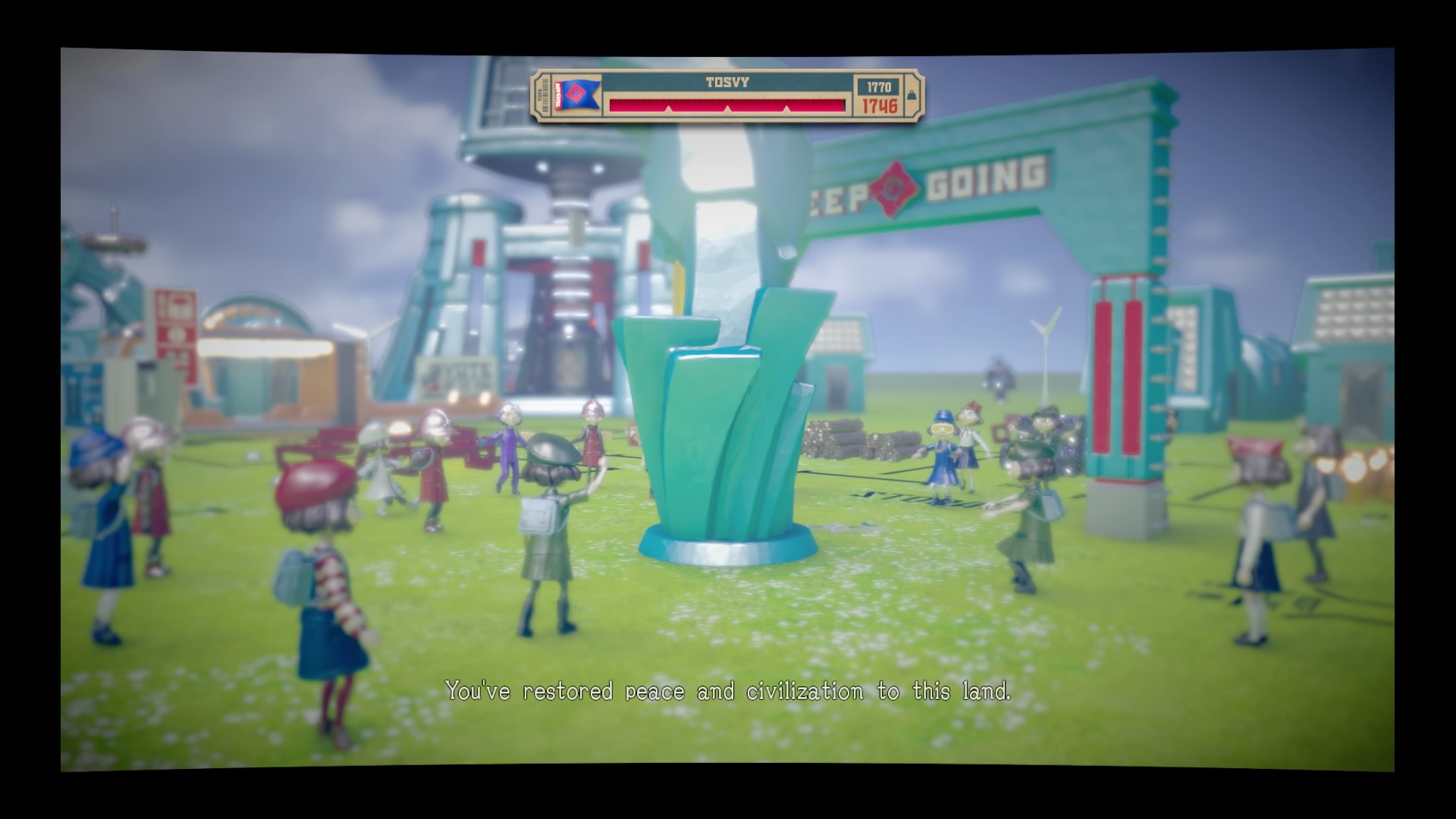1456x819 pixels.
Task: Click the floating airship in the sky
Action: [115, 244]
